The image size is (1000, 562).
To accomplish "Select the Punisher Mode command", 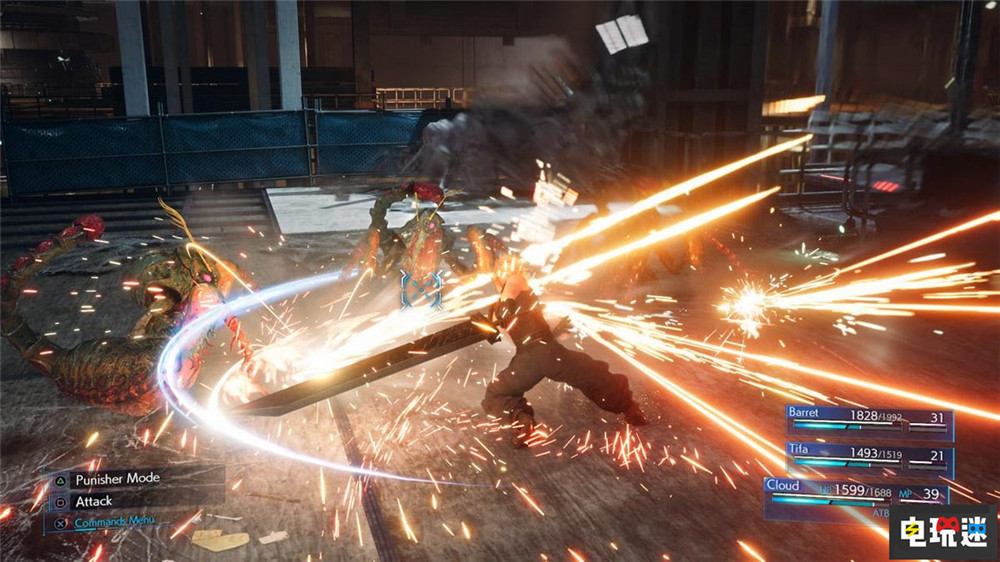I will coord(116,479).
